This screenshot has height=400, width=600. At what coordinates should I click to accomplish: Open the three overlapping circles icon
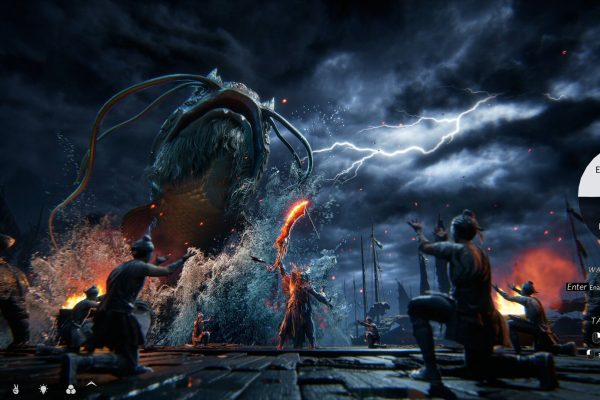69,387
